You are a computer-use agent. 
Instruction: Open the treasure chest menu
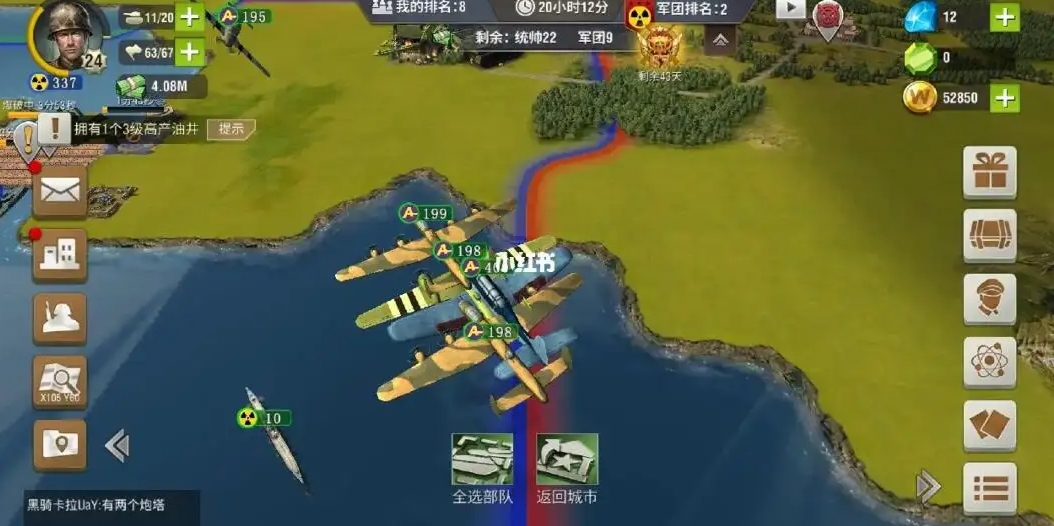989,236
